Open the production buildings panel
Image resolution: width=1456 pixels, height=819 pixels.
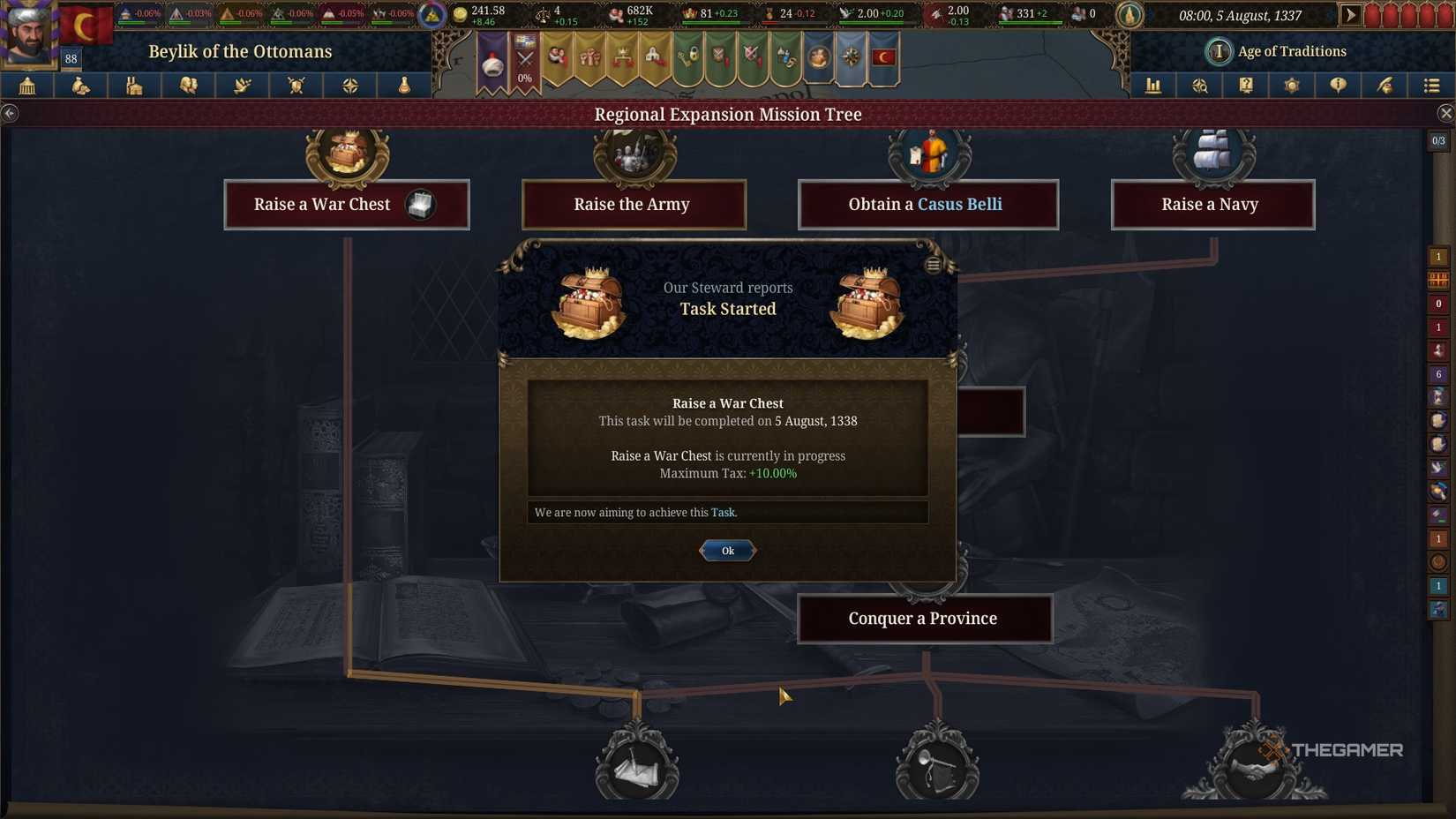point(133,86)
